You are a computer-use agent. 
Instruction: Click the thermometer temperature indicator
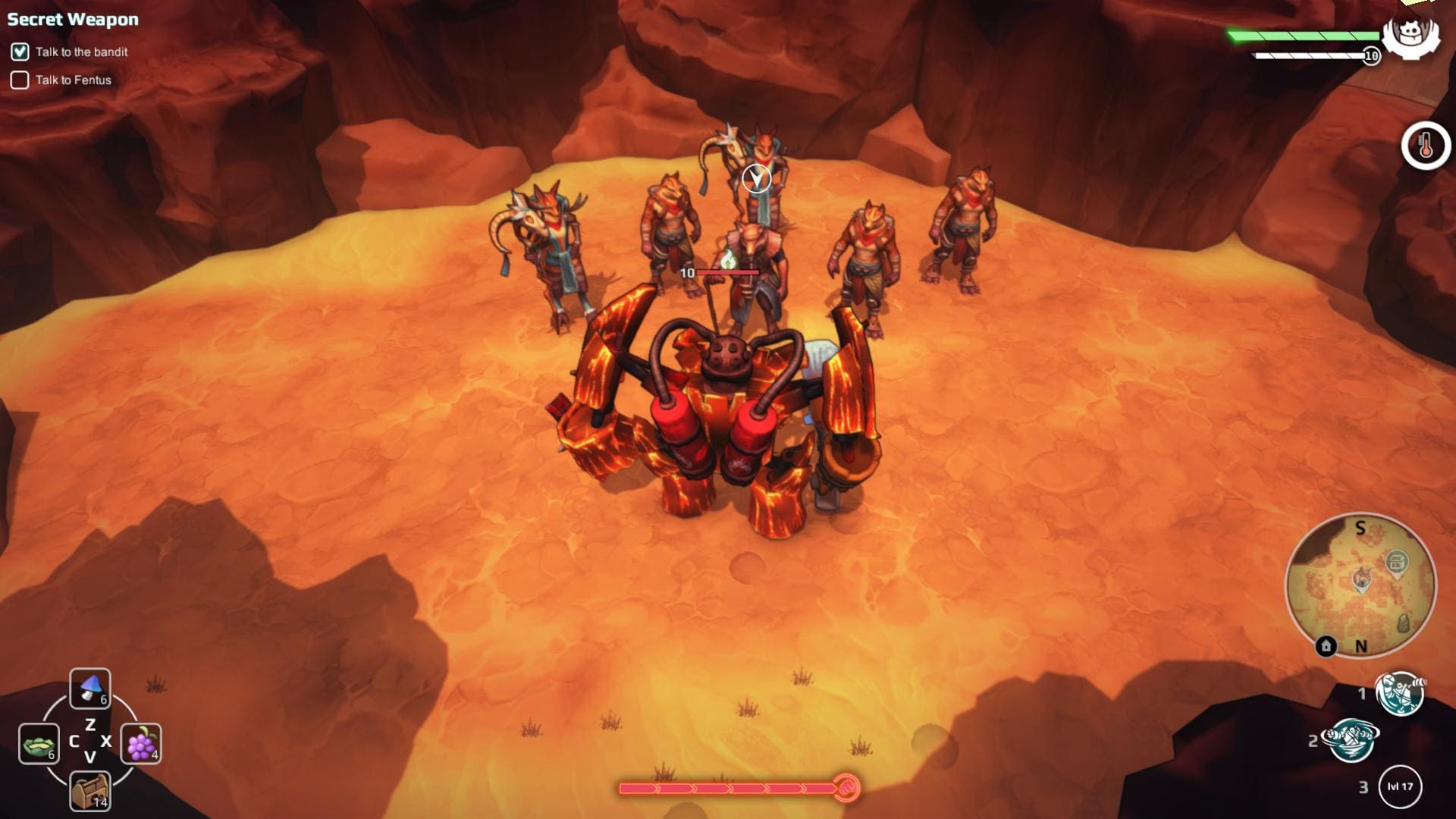[1426, 146]
